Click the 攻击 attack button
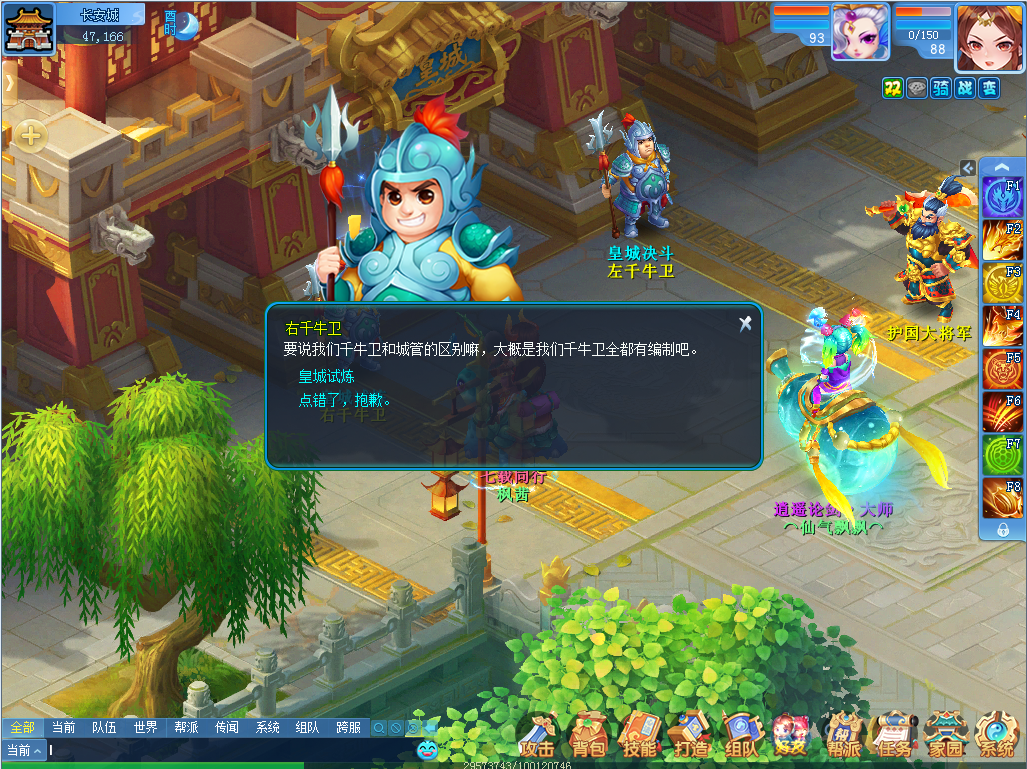This screenshot has height=769, width=1027. pyautogui.click(x=537, y=737)
